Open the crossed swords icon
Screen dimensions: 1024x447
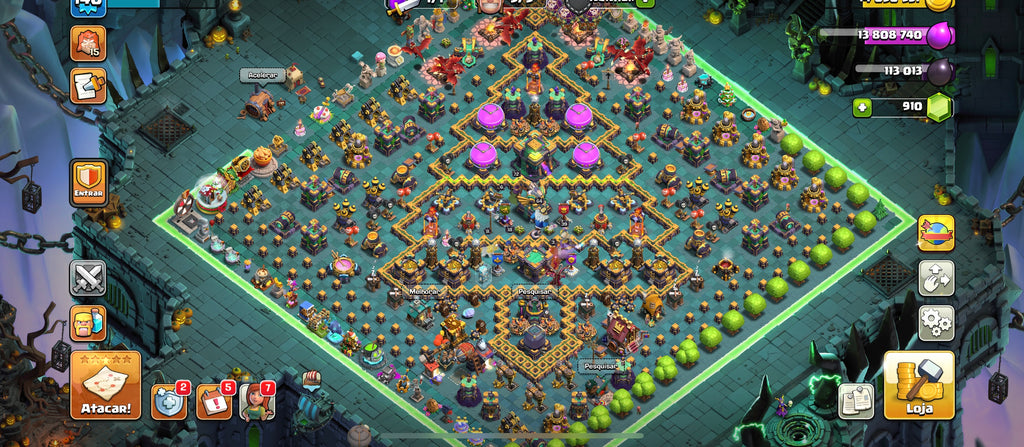[88, 278]
